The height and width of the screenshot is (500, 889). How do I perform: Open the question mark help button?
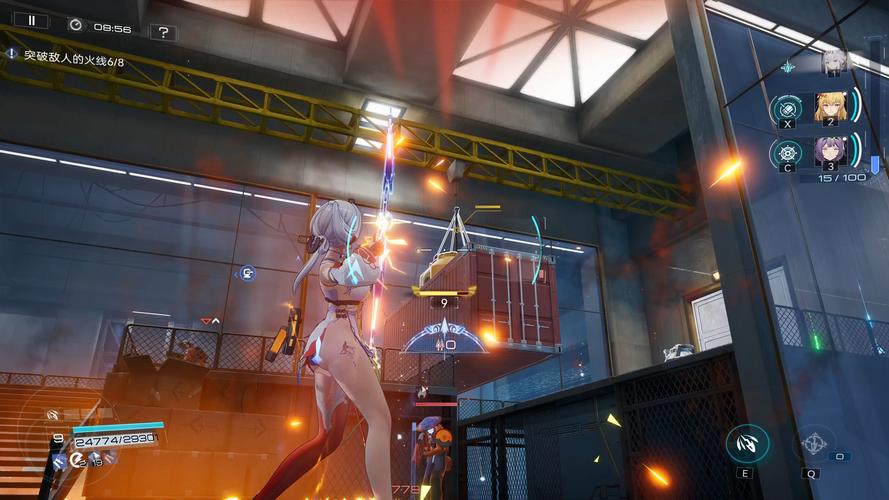(x=163, y=32)
